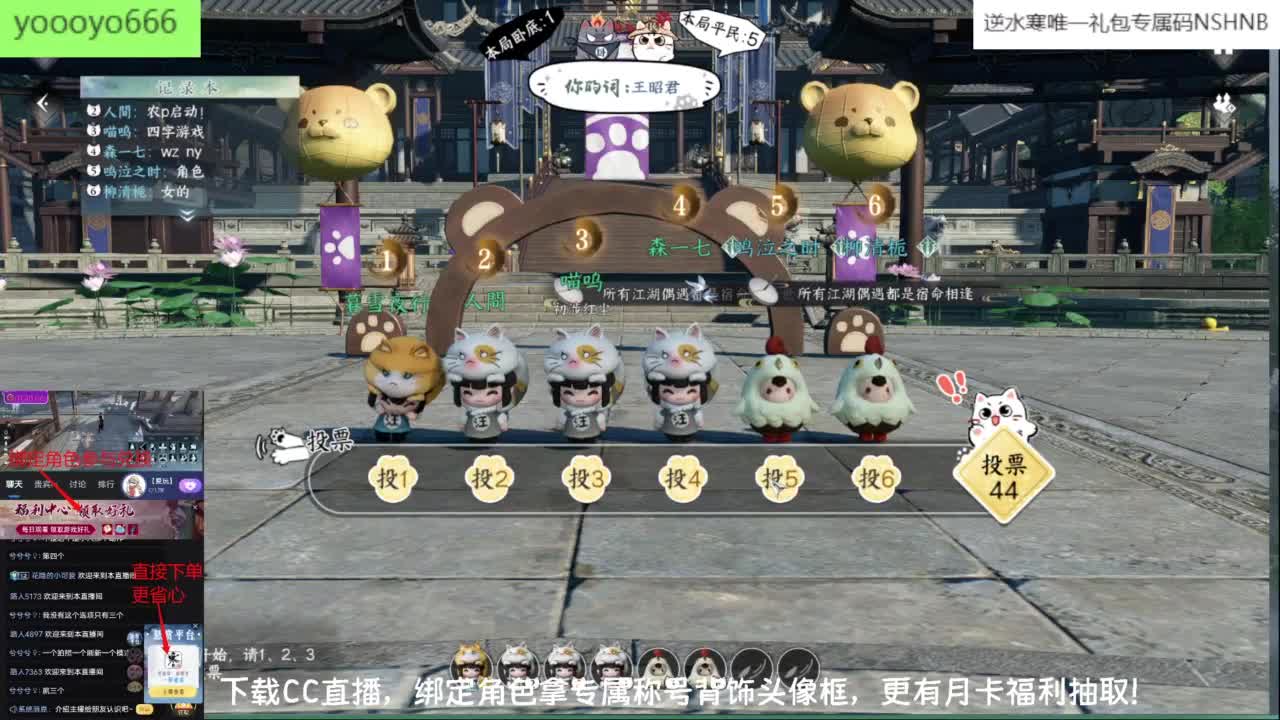Dismiss the 福利中心 banner
The width and height of the screenshot is (1280, 720).
[196, 507]
